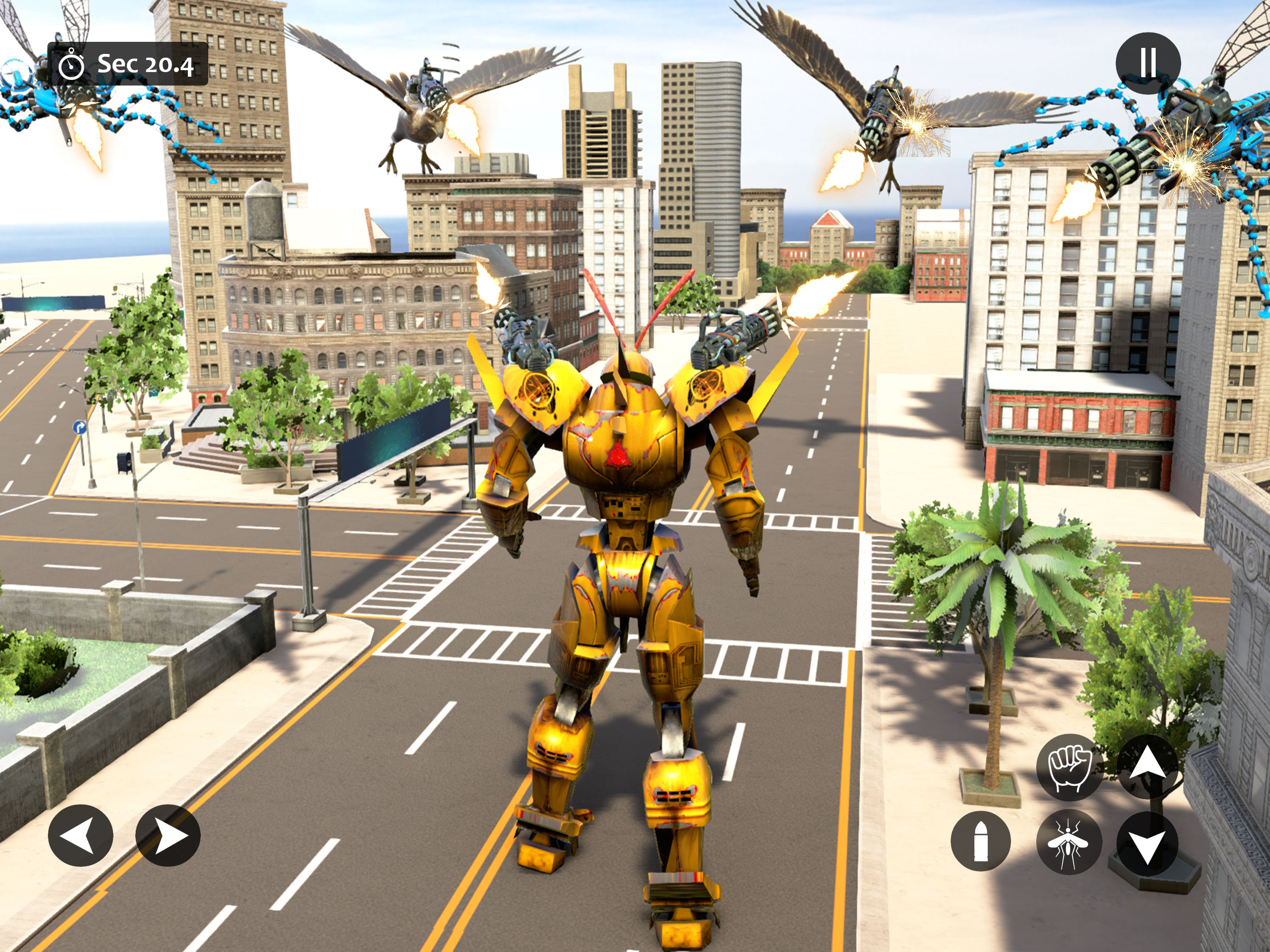Steer left with the left arrow button

tap(80, 835)
